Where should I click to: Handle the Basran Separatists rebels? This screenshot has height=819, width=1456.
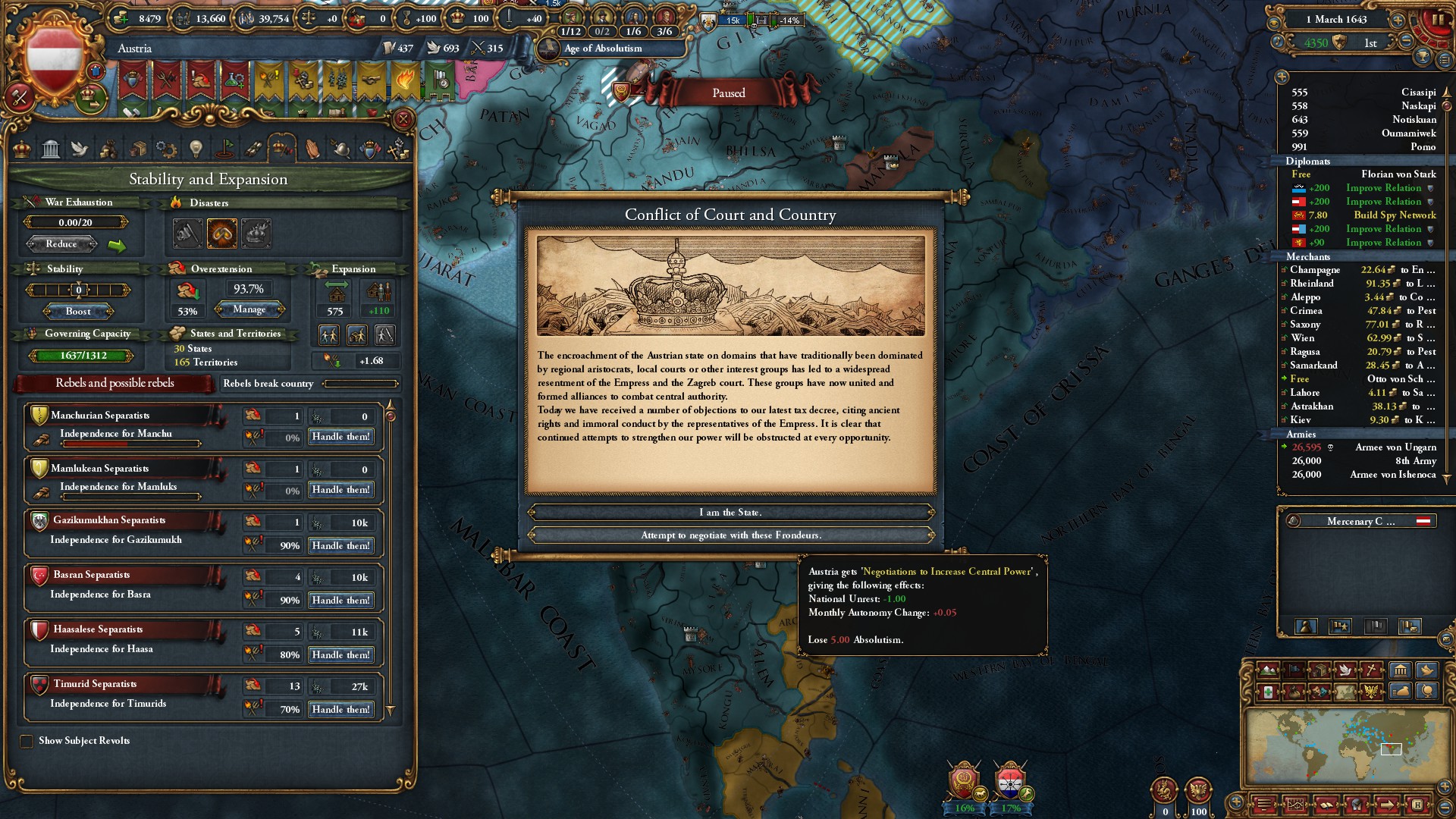tap(340, 601)
